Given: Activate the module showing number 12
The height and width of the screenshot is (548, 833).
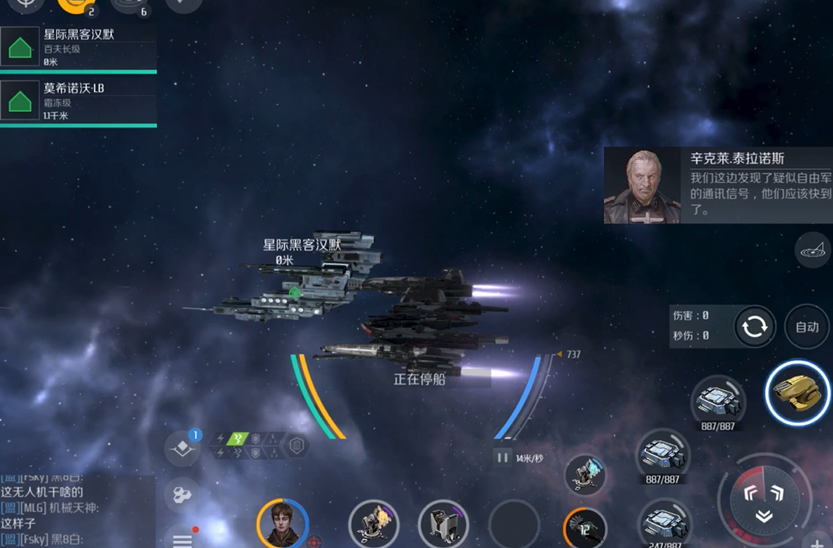Looking at the screenshot, I should click(x=585, y=528).
